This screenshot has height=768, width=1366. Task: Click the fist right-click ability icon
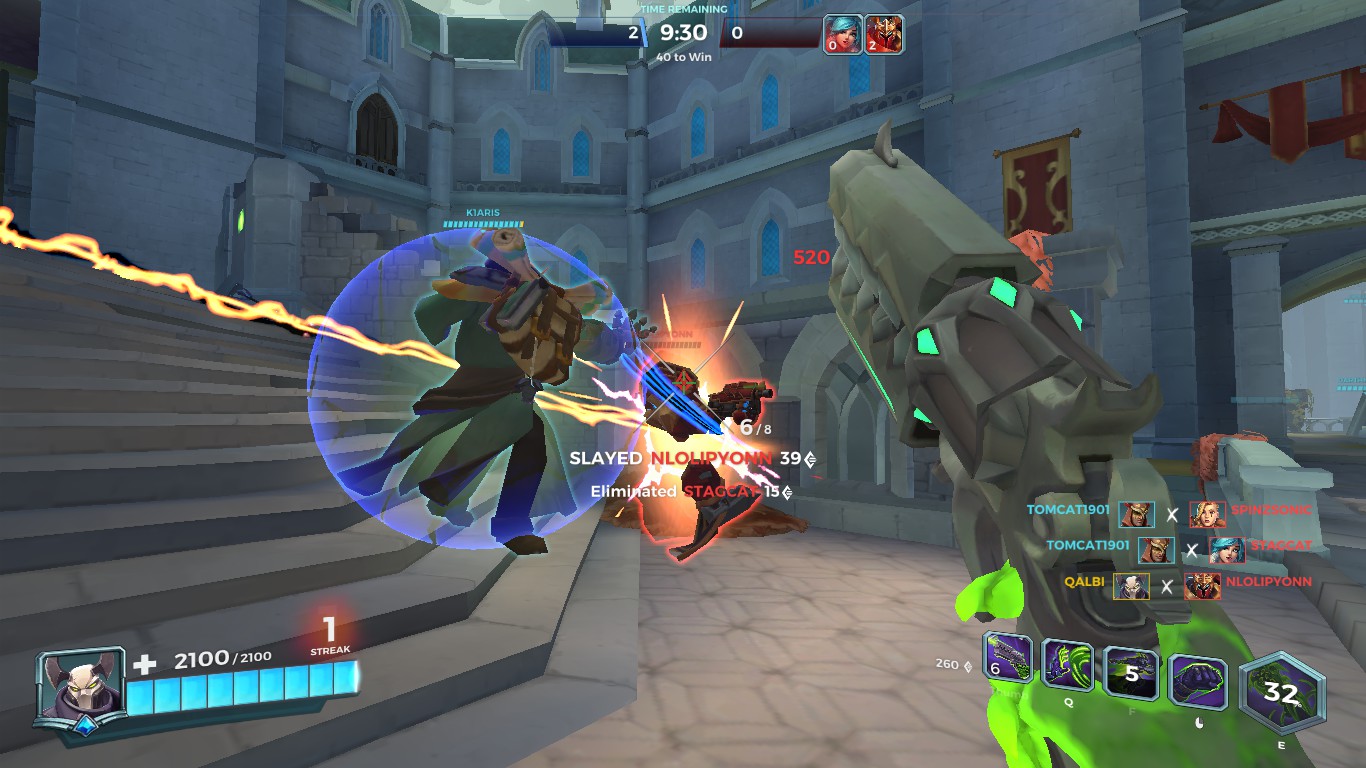click(1199, 678)
